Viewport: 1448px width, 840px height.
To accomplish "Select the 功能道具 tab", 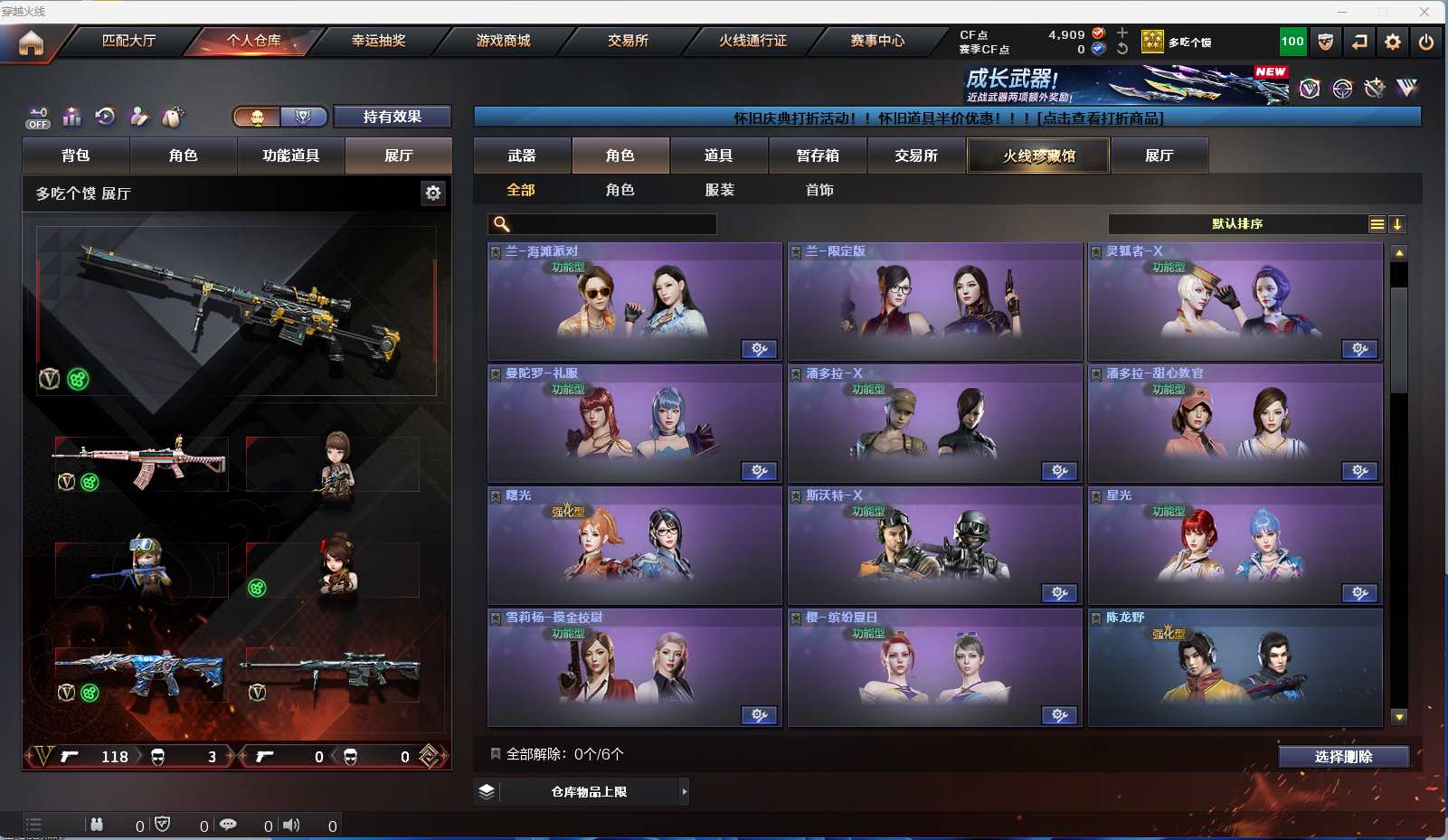I will point(290,156).
